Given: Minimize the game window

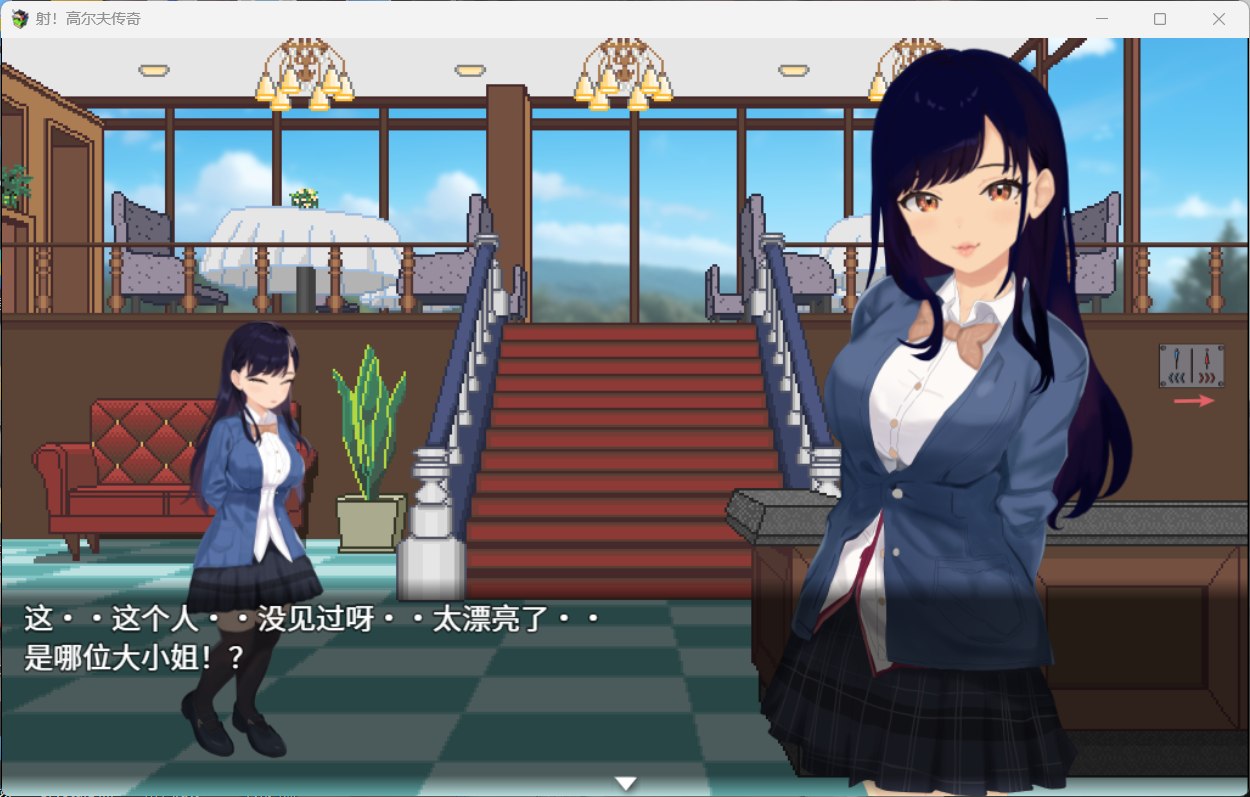Looking at the screenshot, I should [1101, 19].
